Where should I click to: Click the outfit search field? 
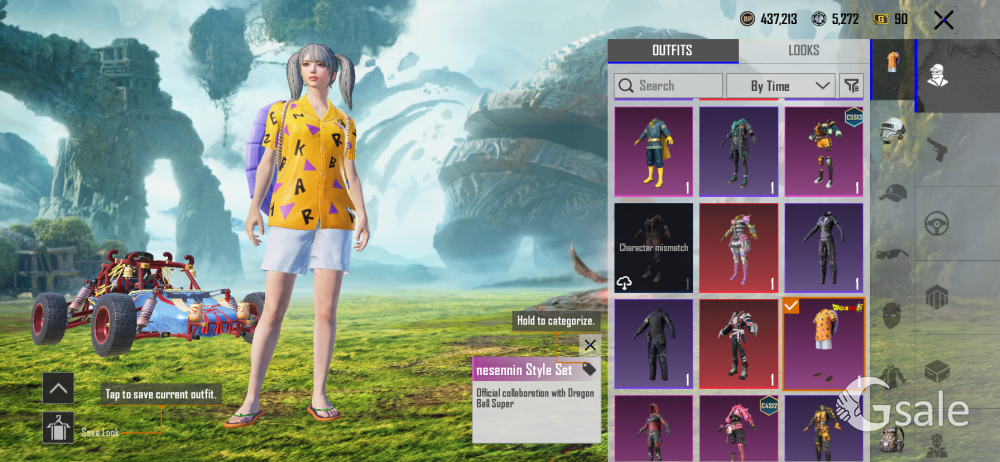(x=668, y=86)
